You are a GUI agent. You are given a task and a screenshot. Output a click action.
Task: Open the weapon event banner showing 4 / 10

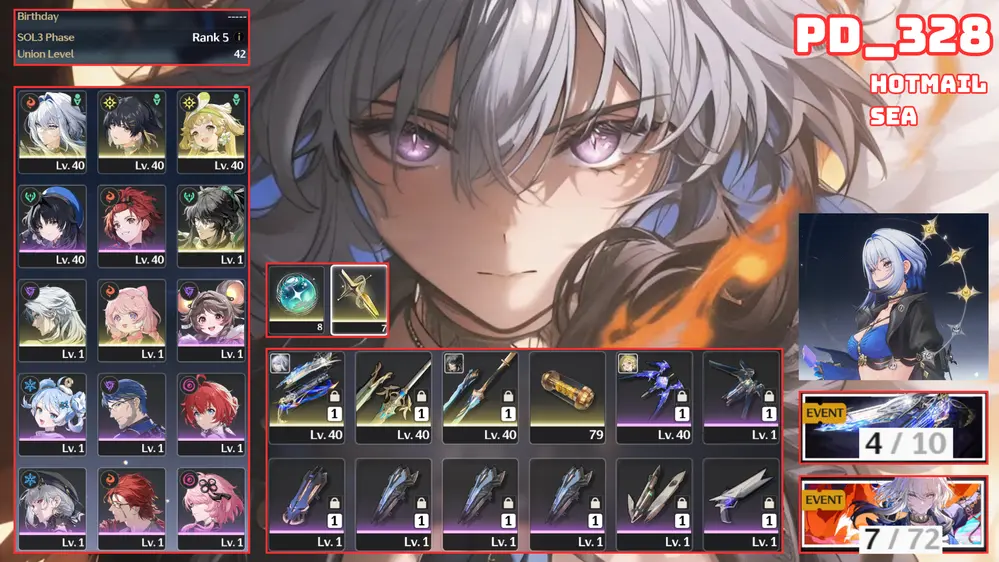pyautogui.click(x=894, y=428)
